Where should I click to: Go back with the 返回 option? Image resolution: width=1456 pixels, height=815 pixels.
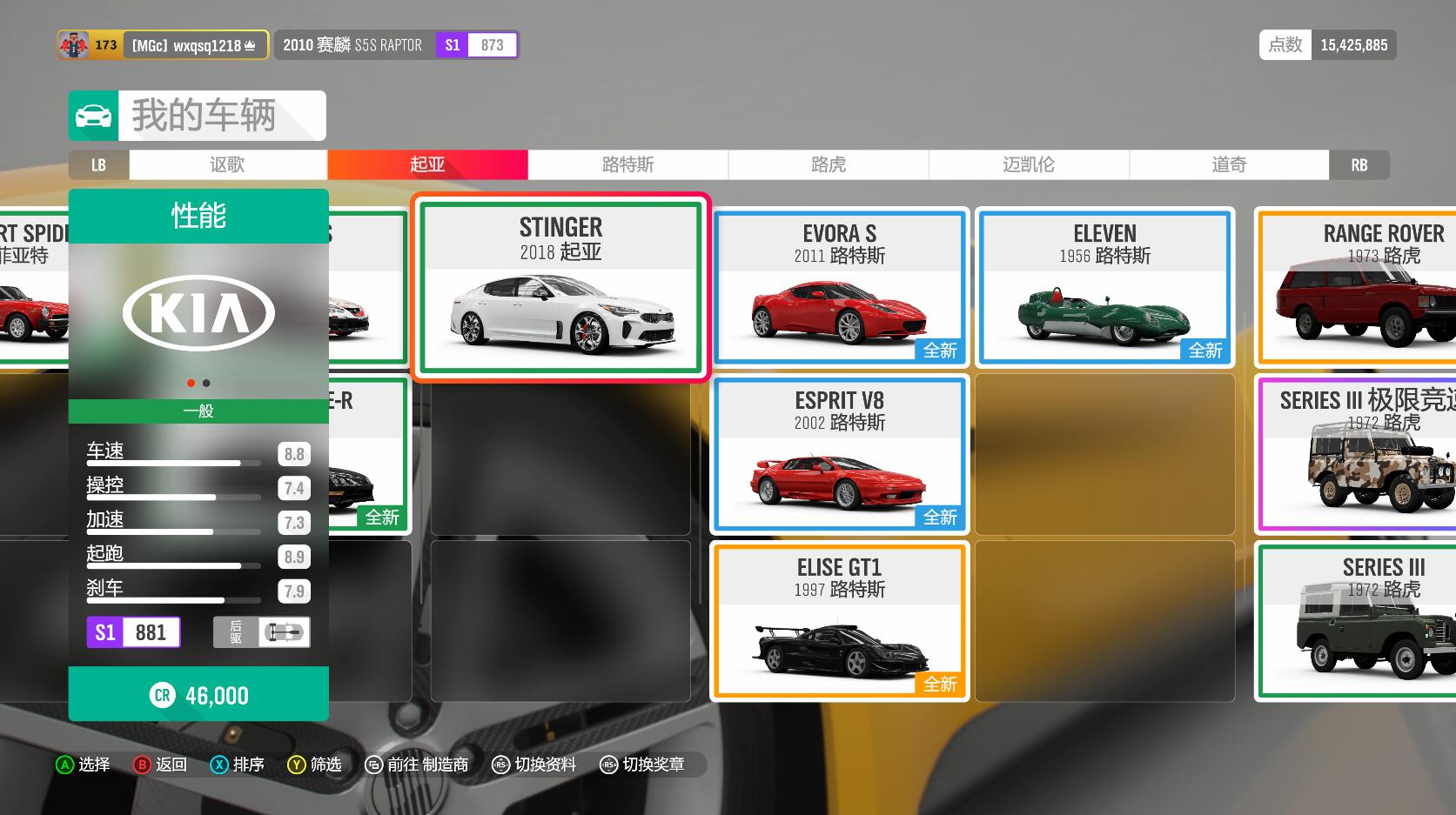(160, 765)
